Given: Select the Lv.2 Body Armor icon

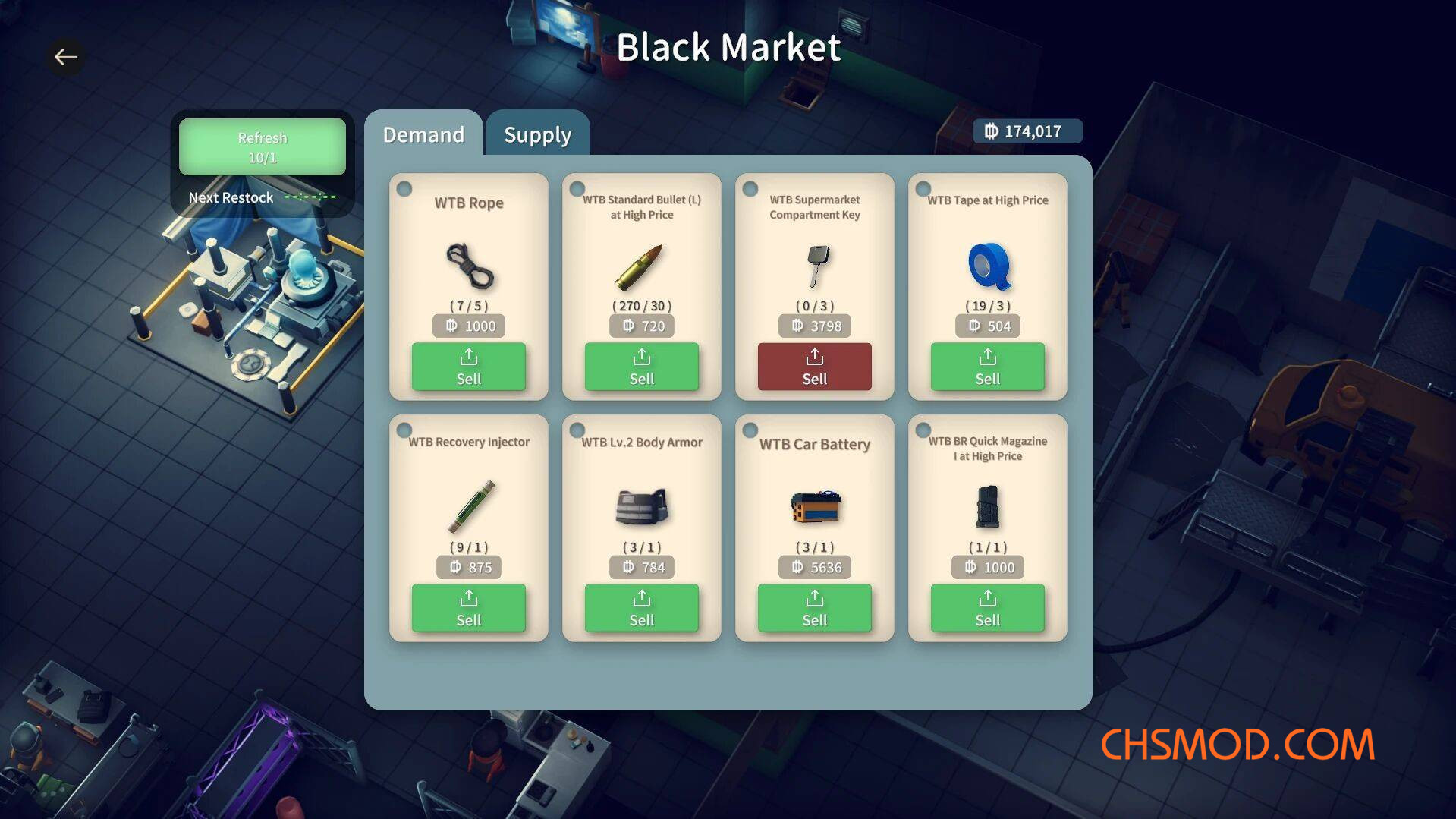Looking at the screenshot, I should 642,507.
